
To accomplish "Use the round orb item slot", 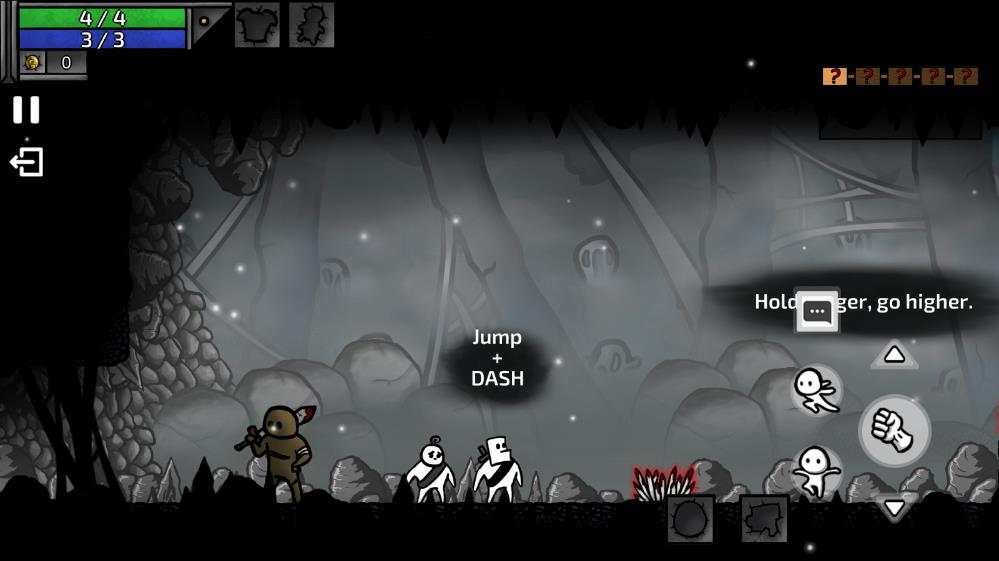I will point(690,520).
